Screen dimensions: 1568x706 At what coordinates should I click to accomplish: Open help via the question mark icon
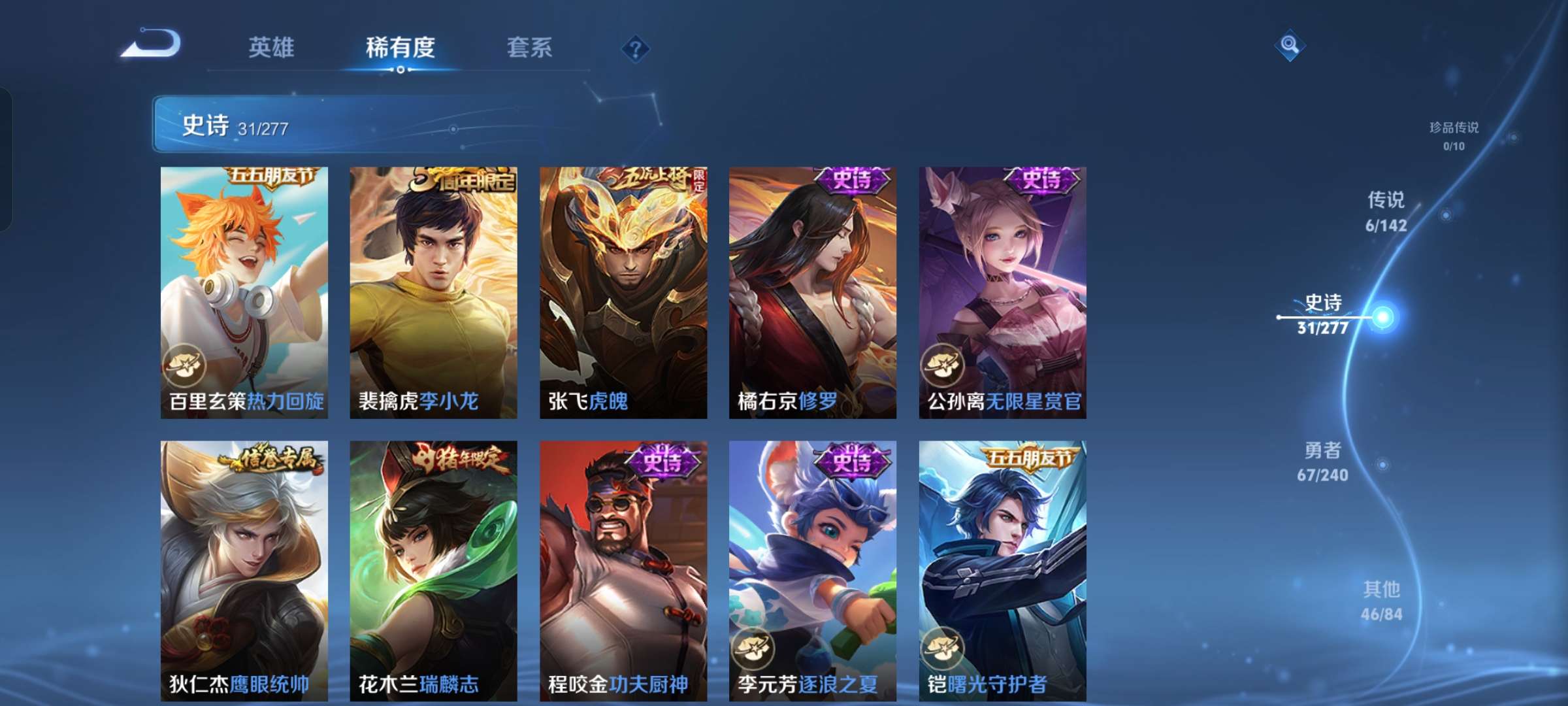coord(637,48)
